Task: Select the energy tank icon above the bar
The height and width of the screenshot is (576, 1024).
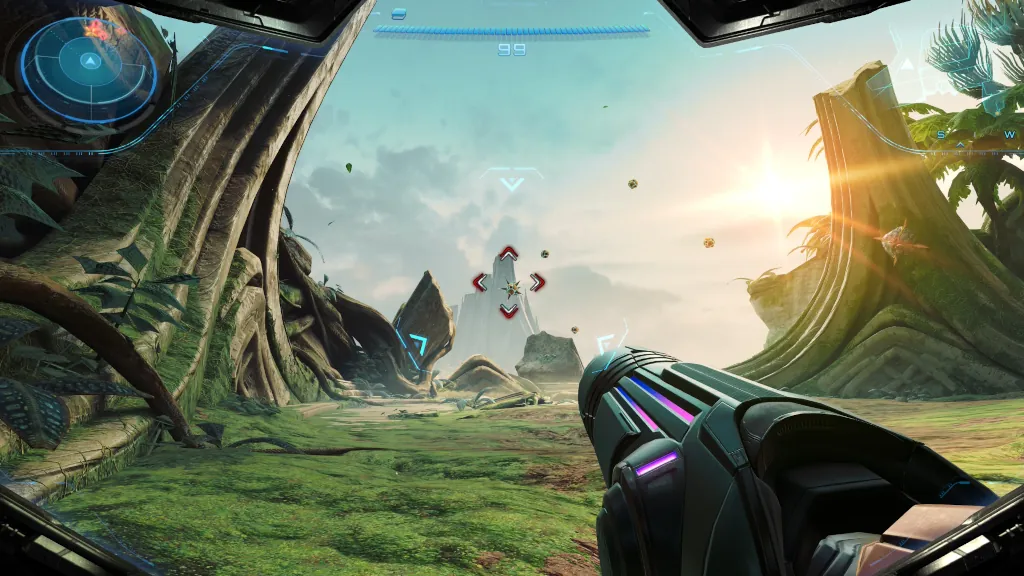Action: (x=399, y=14)
